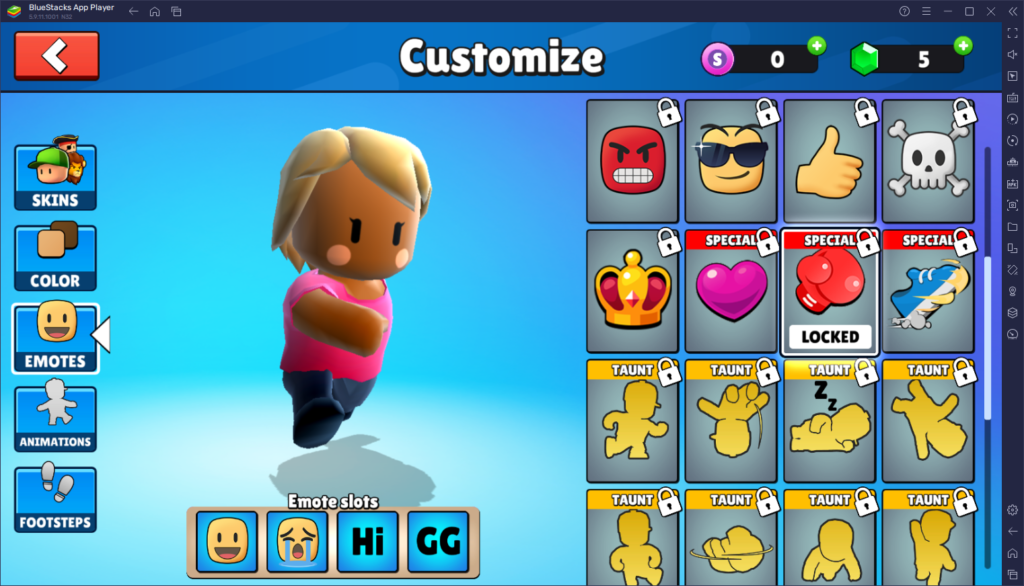Screen dimensions: 1024x586
Task: Open the Animations category
Action: [55, 419]
